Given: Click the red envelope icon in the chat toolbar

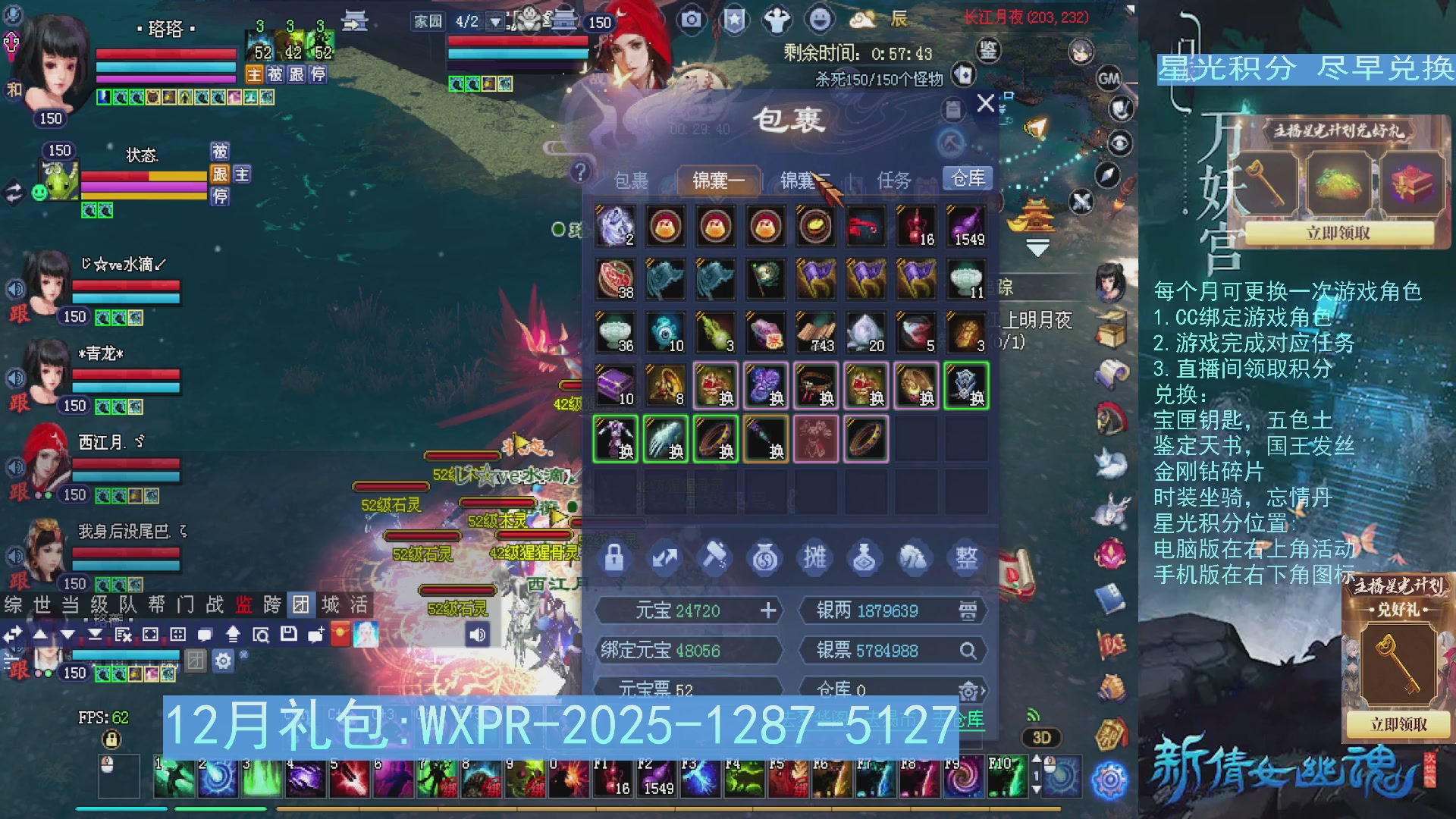Looking at the screenshot, I should [x=340, y=635].
